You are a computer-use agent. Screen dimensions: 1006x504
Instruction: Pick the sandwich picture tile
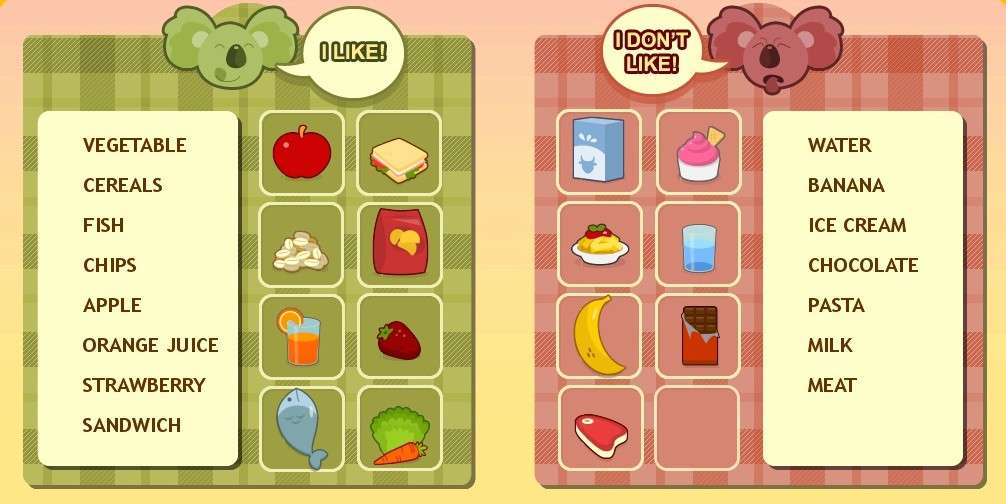pyautogui.click(x=399, y=153)
